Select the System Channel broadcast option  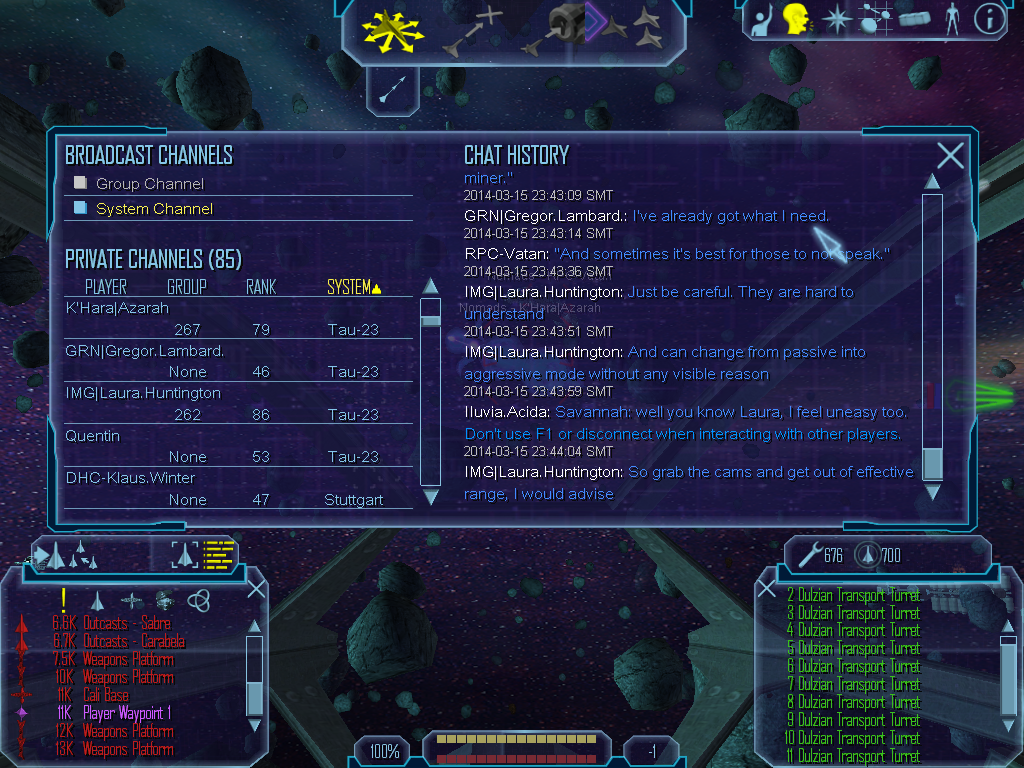[x=81, y=208]
